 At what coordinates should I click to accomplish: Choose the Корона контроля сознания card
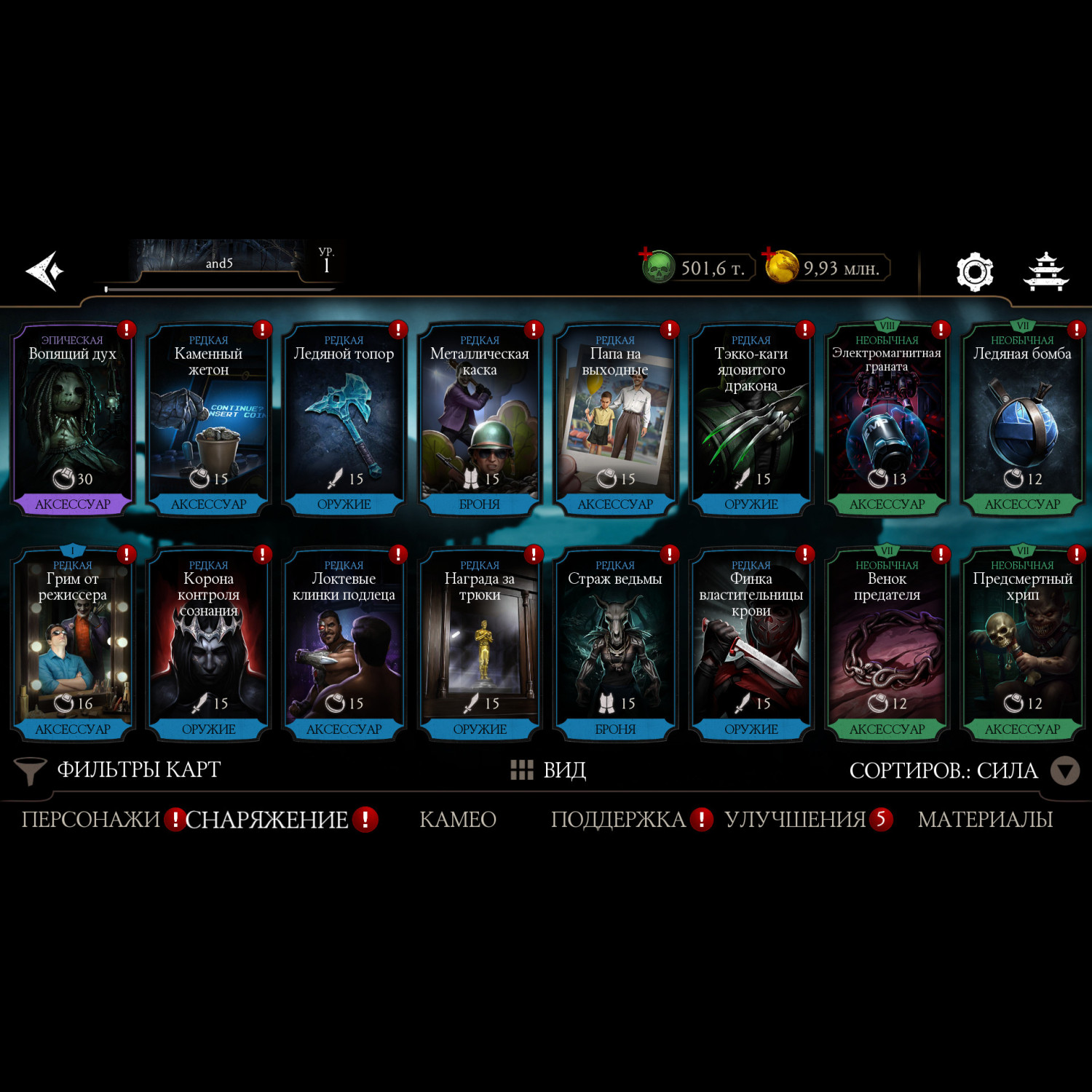208,644
